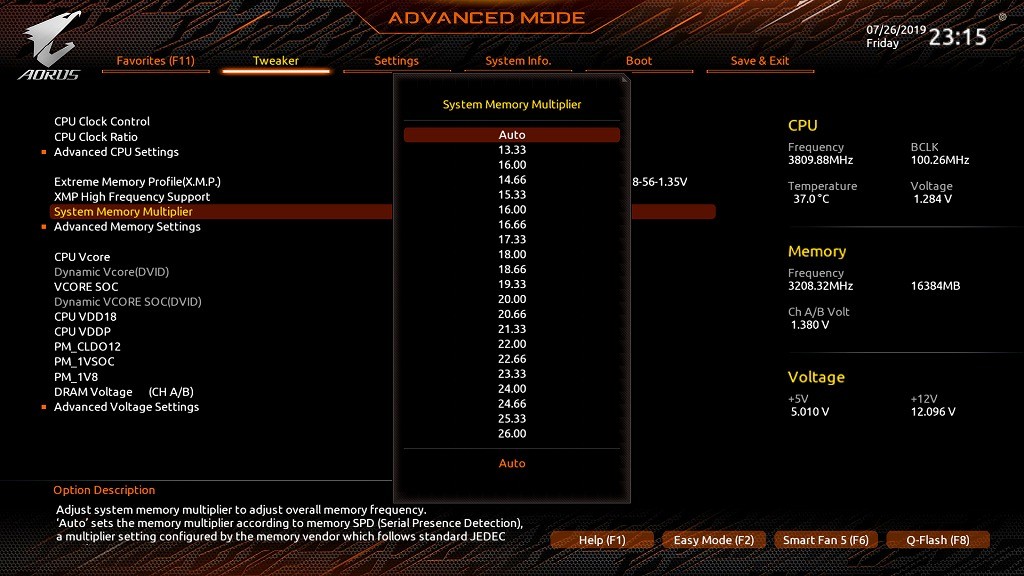The width and height of the screenshot is (1024, 576).
Task: Select the CPU Clock Ratio entry
Action: (96, 137)
